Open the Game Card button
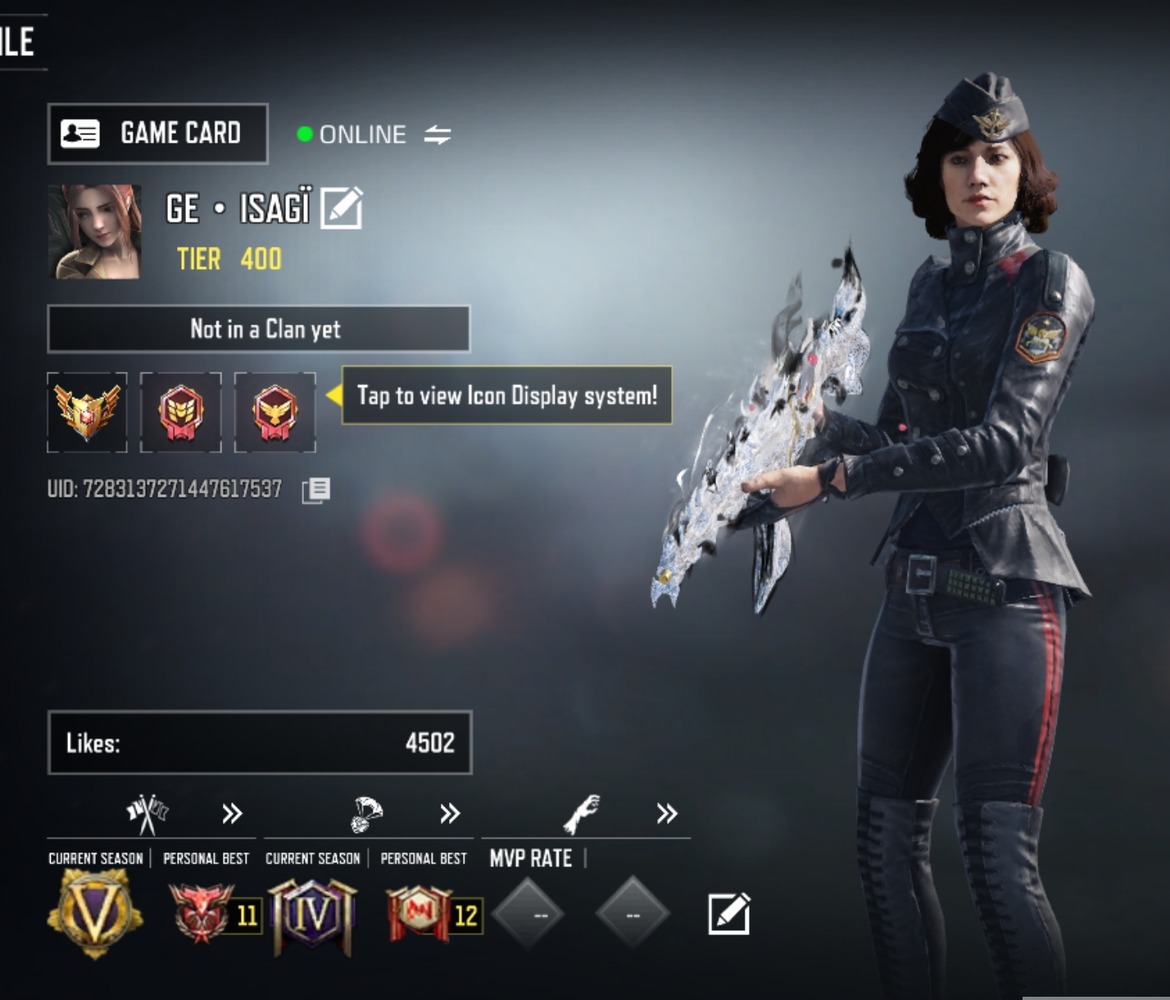Viewport: 1170px width, 1000px height. point(158,134)
